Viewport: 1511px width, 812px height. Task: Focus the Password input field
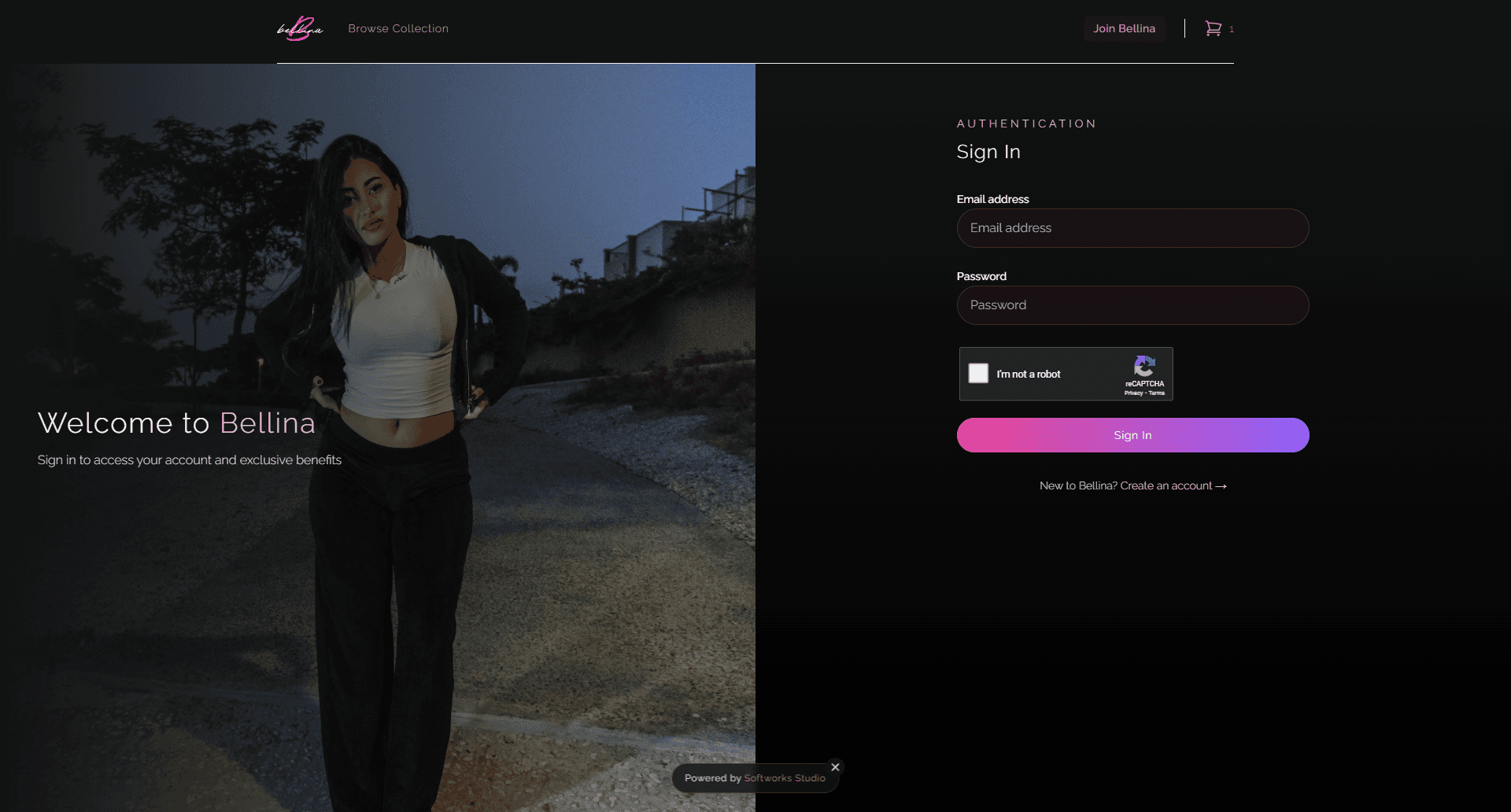point(1132,304)
